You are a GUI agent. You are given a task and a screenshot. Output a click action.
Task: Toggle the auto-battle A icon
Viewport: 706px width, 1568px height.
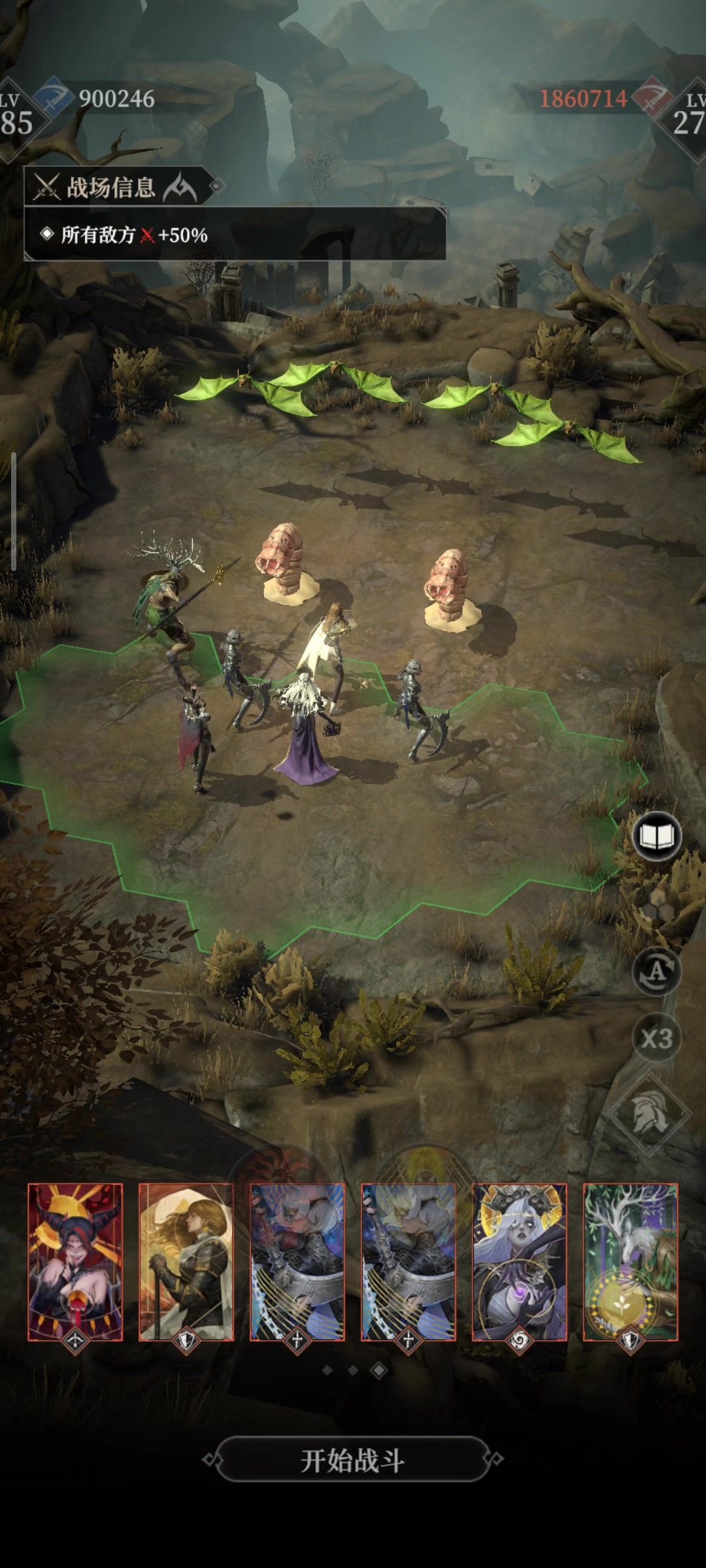[x=656, y=972]
